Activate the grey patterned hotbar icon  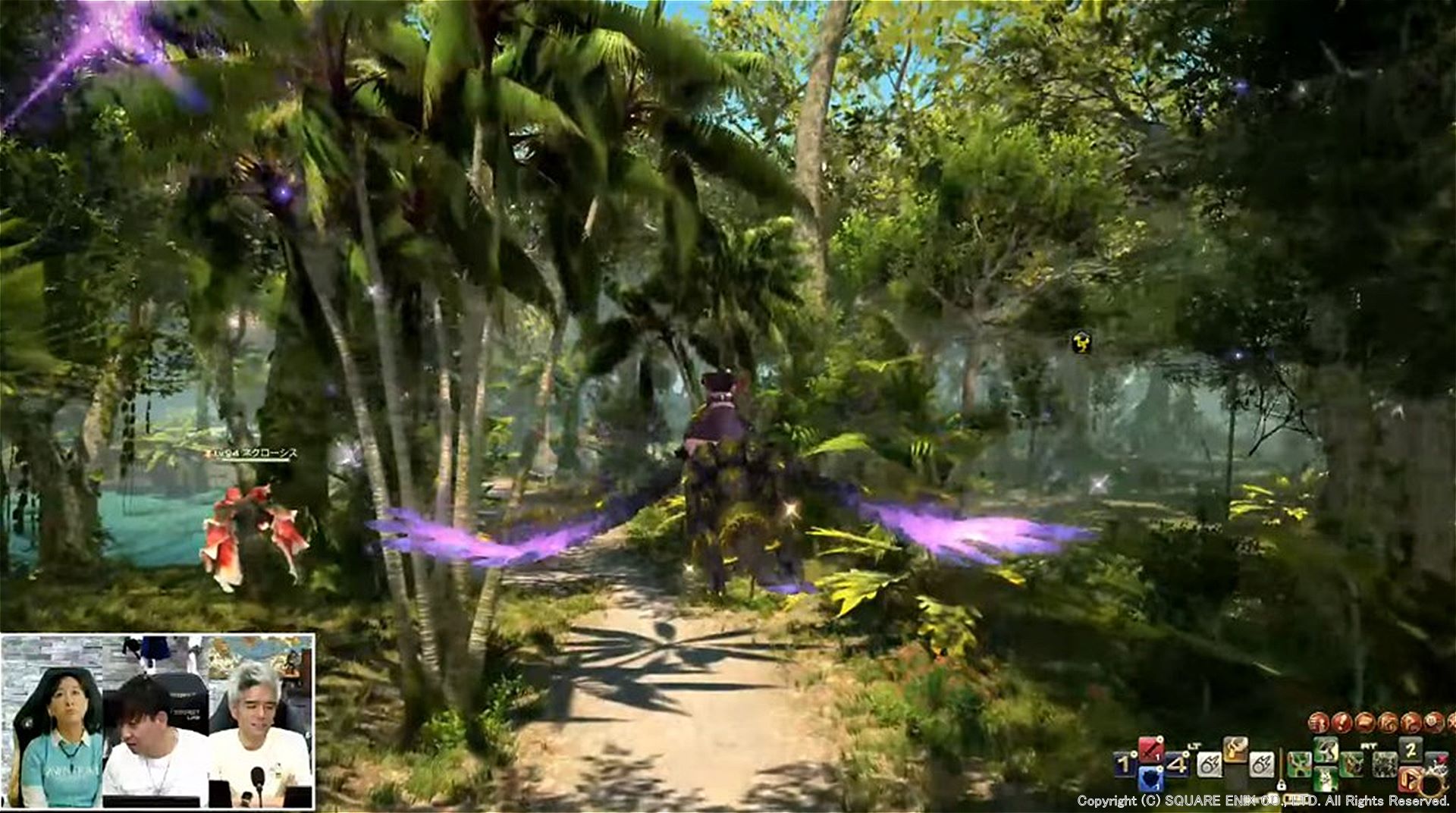1385,764
